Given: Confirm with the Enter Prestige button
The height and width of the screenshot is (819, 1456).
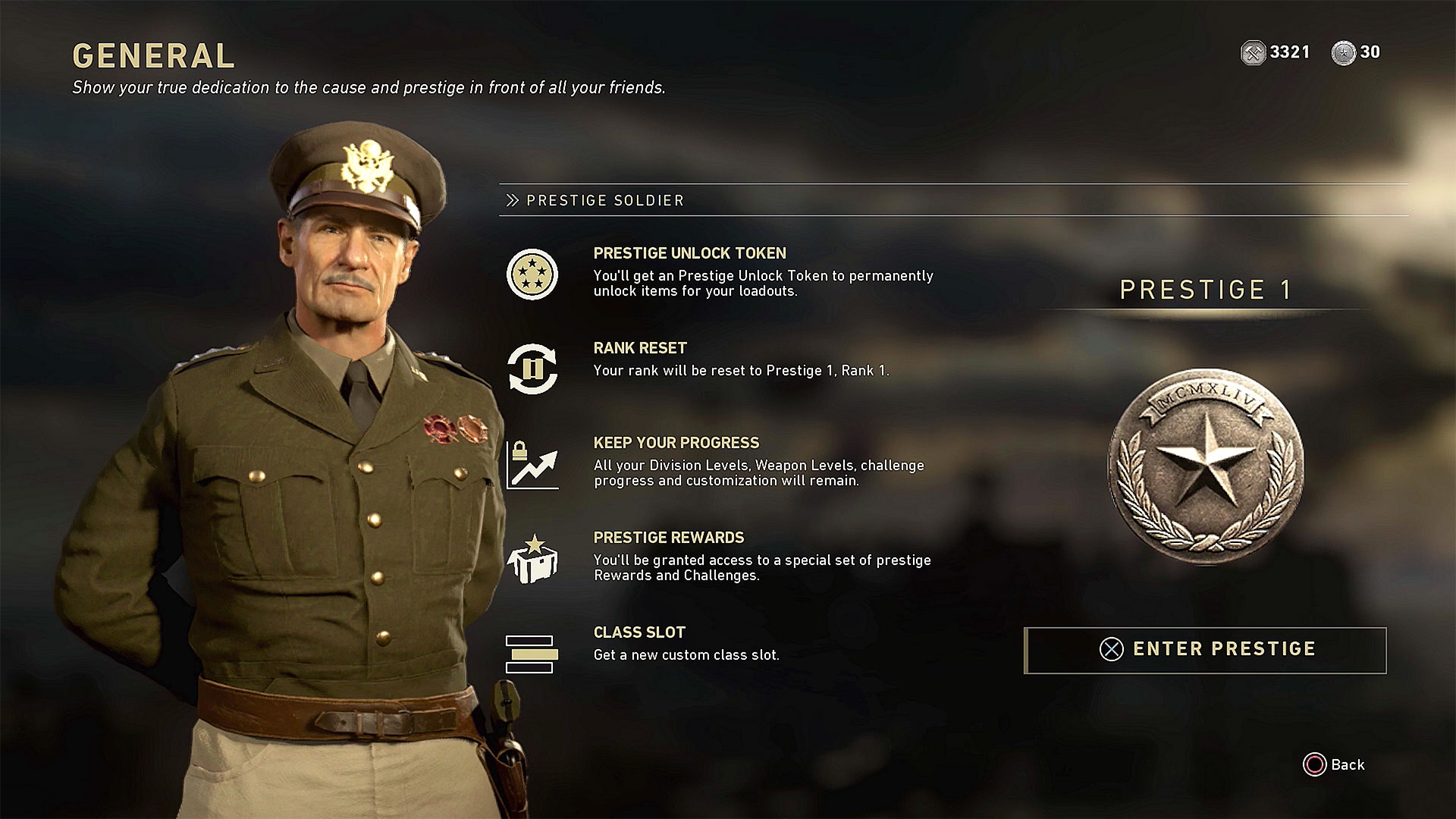Looking at the screenshot, I should click(1206, 650).
